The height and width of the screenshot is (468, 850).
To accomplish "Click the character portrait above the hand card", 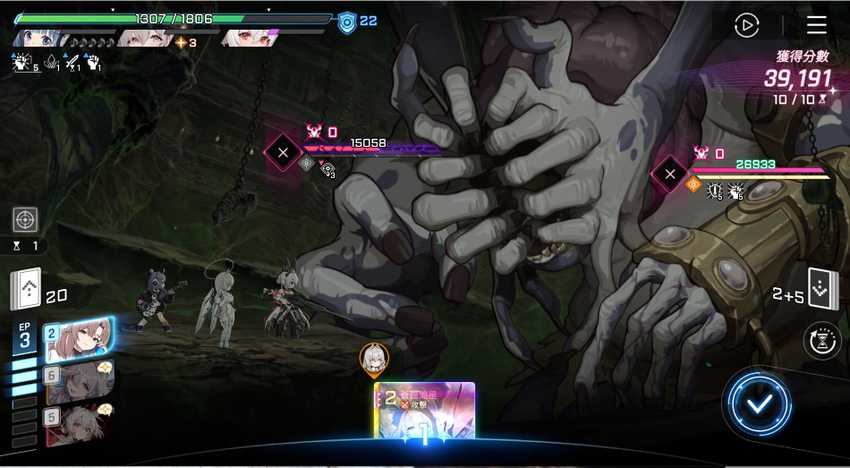I will 374,359.
